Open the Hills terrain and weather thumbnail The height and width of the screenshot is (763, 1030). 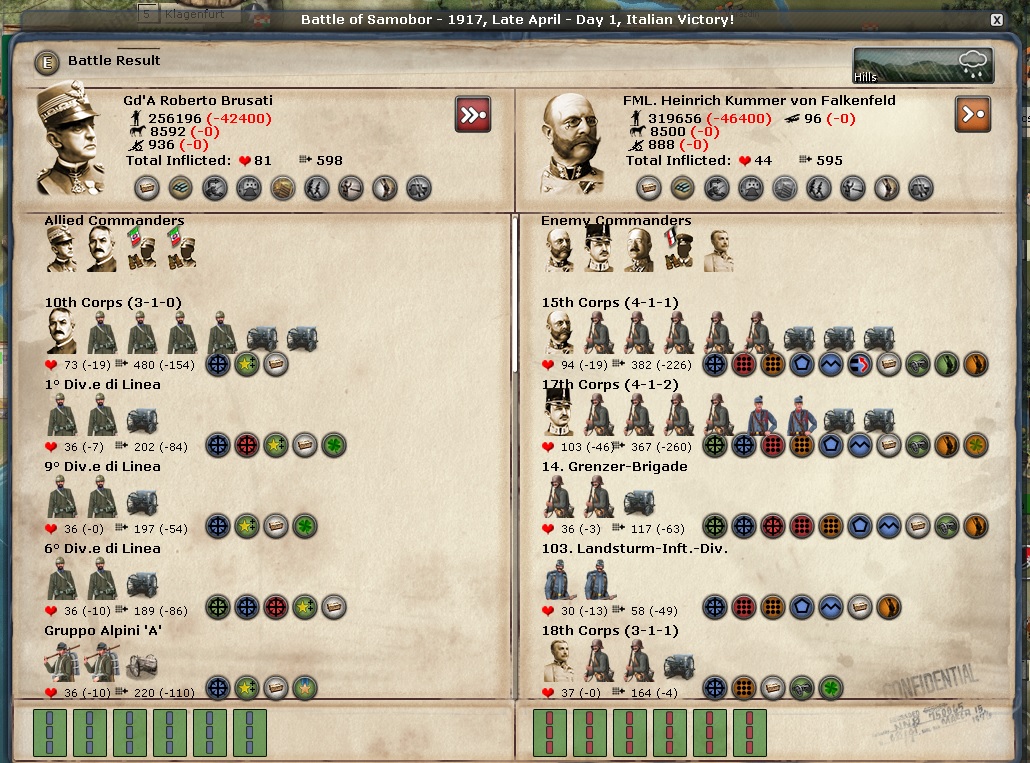pyautogui.click(x=922, y=66)
